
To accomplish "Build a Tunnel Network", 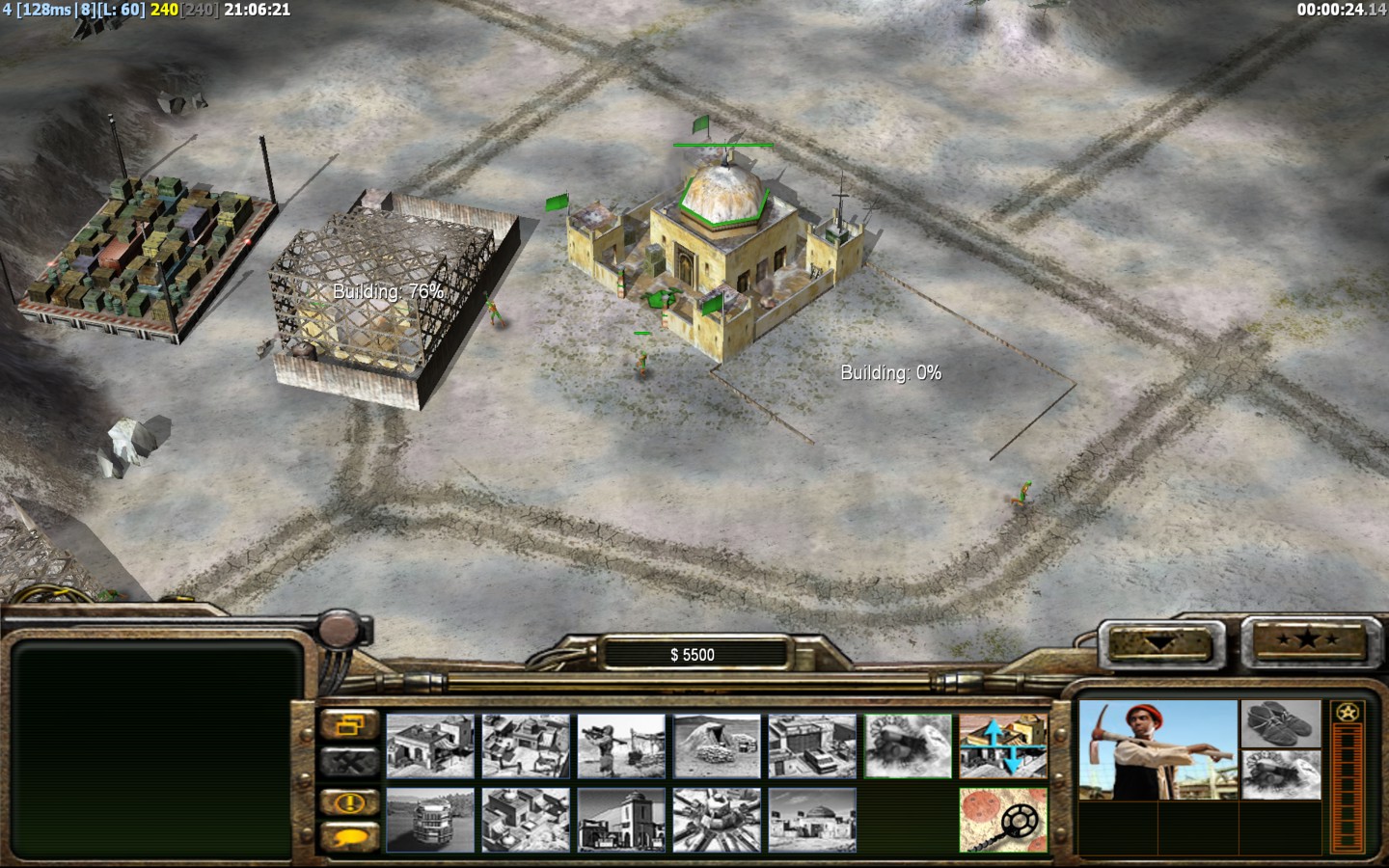I will click(x=717, y=746).
